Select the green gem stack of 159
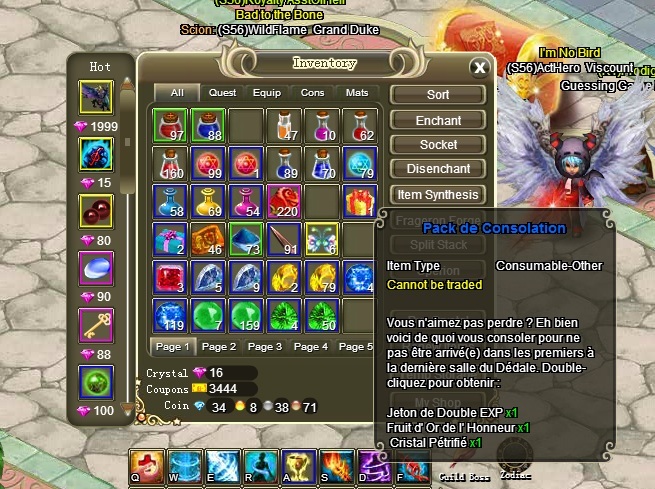This screenshot has width=655, height=489. click(246, 314)
